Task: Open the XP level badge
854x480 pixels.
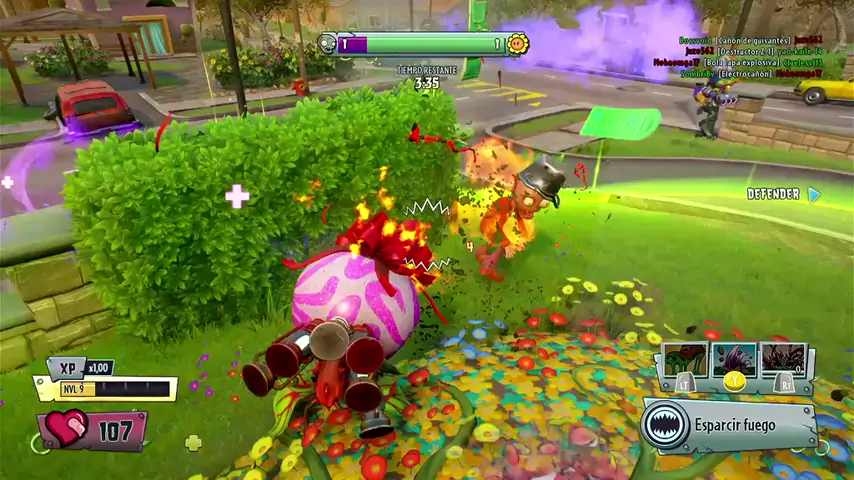Action: 68,368
